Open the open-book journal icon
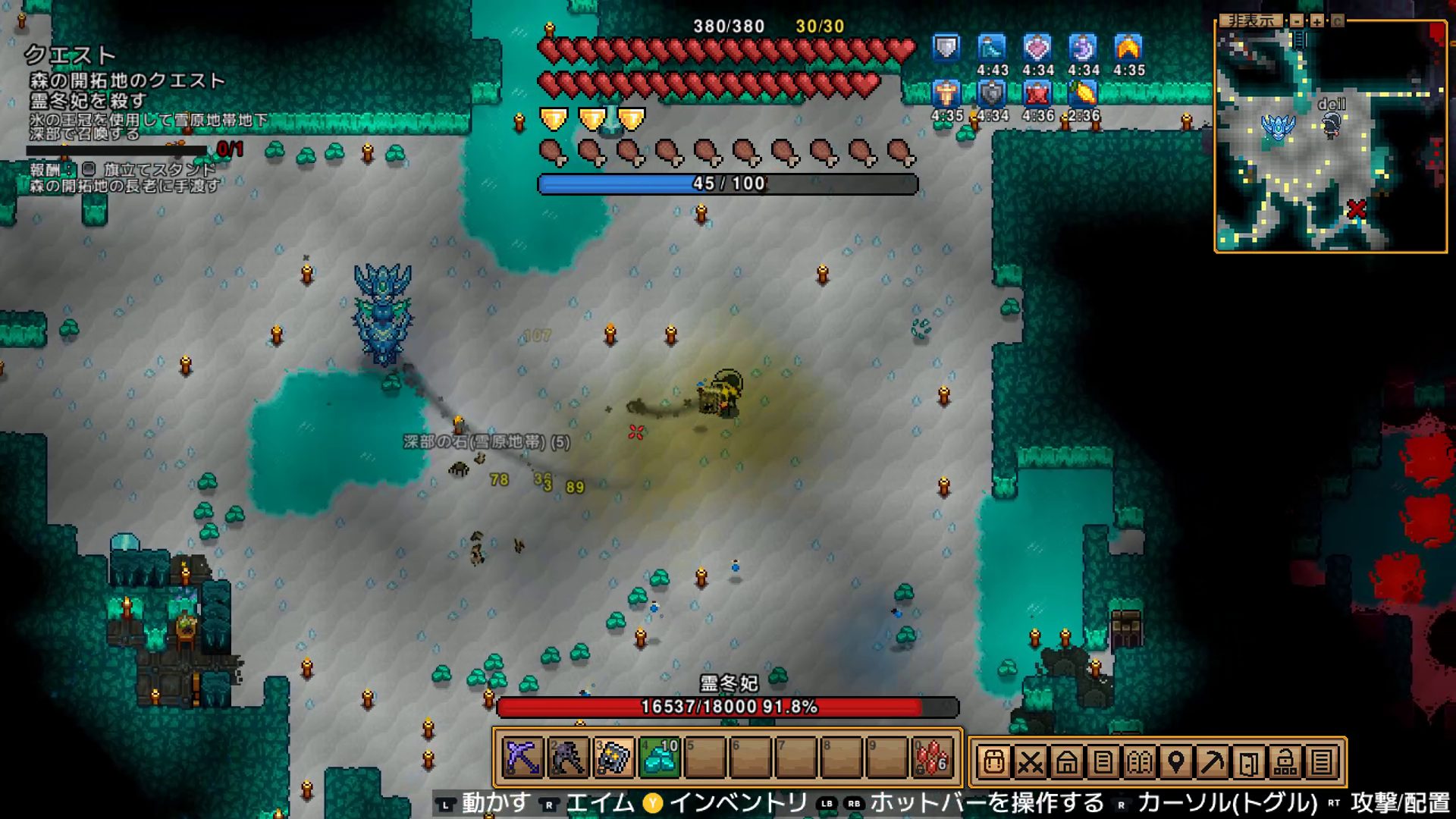1456x819 pixels. (x=1139, y=762)
